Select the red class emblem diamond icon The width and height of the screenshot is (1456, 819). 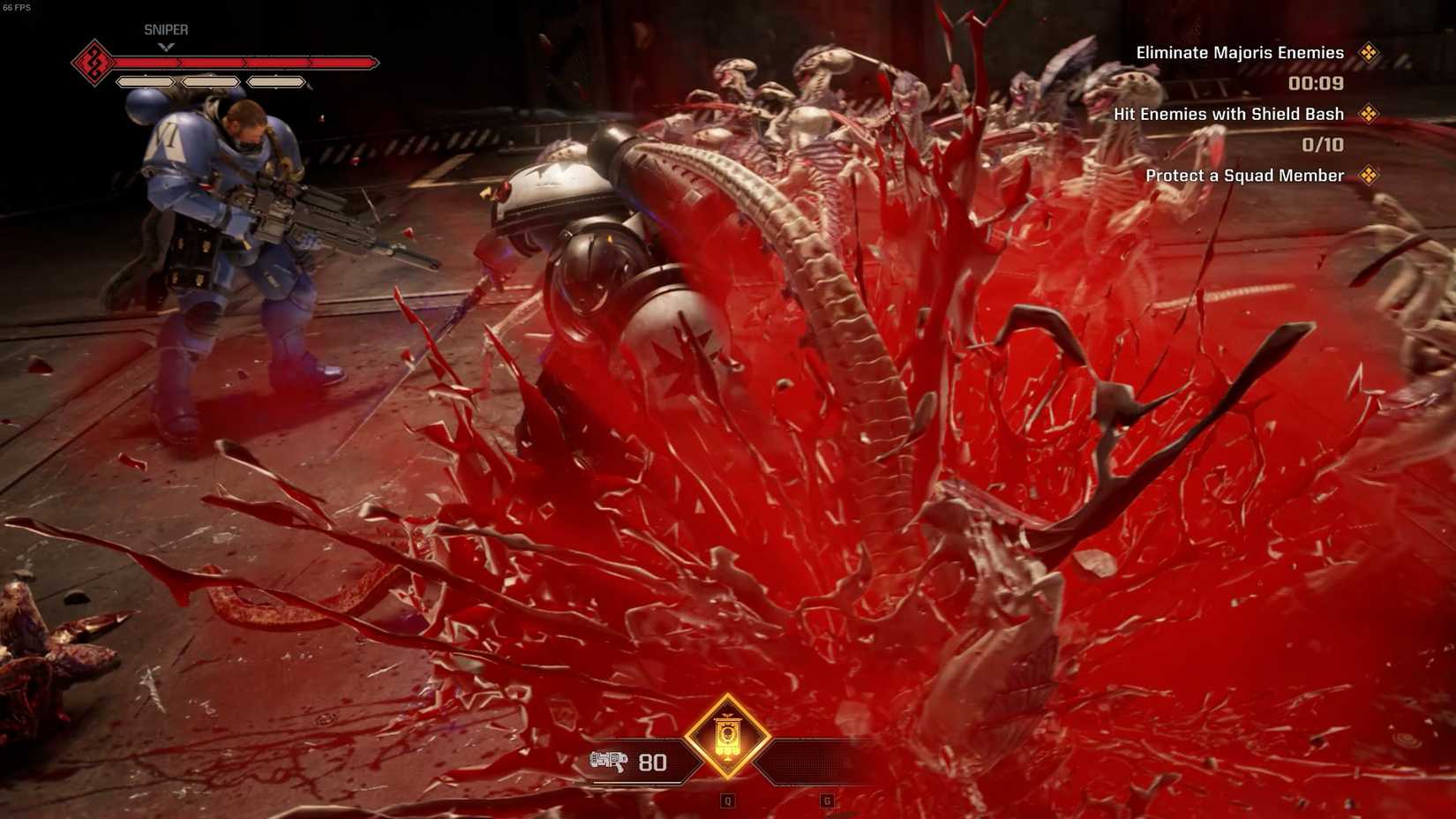click(94, 61)
